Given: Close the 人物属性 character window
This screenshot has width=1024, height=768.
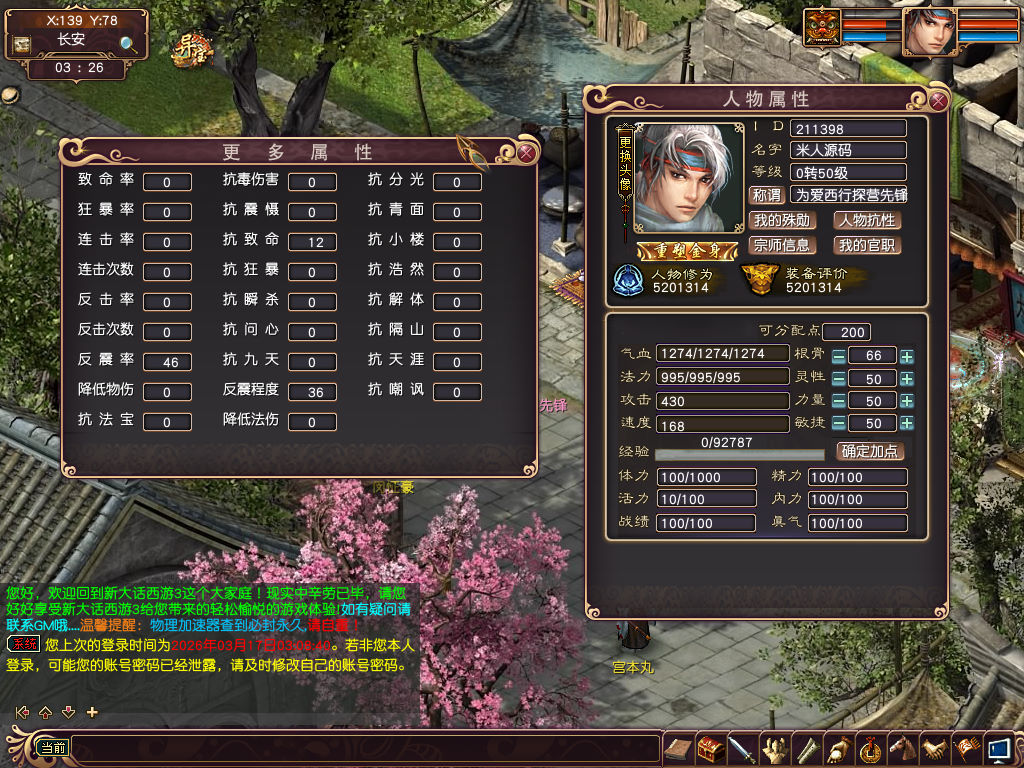Looking at the screenshot, I should (938, 100).
